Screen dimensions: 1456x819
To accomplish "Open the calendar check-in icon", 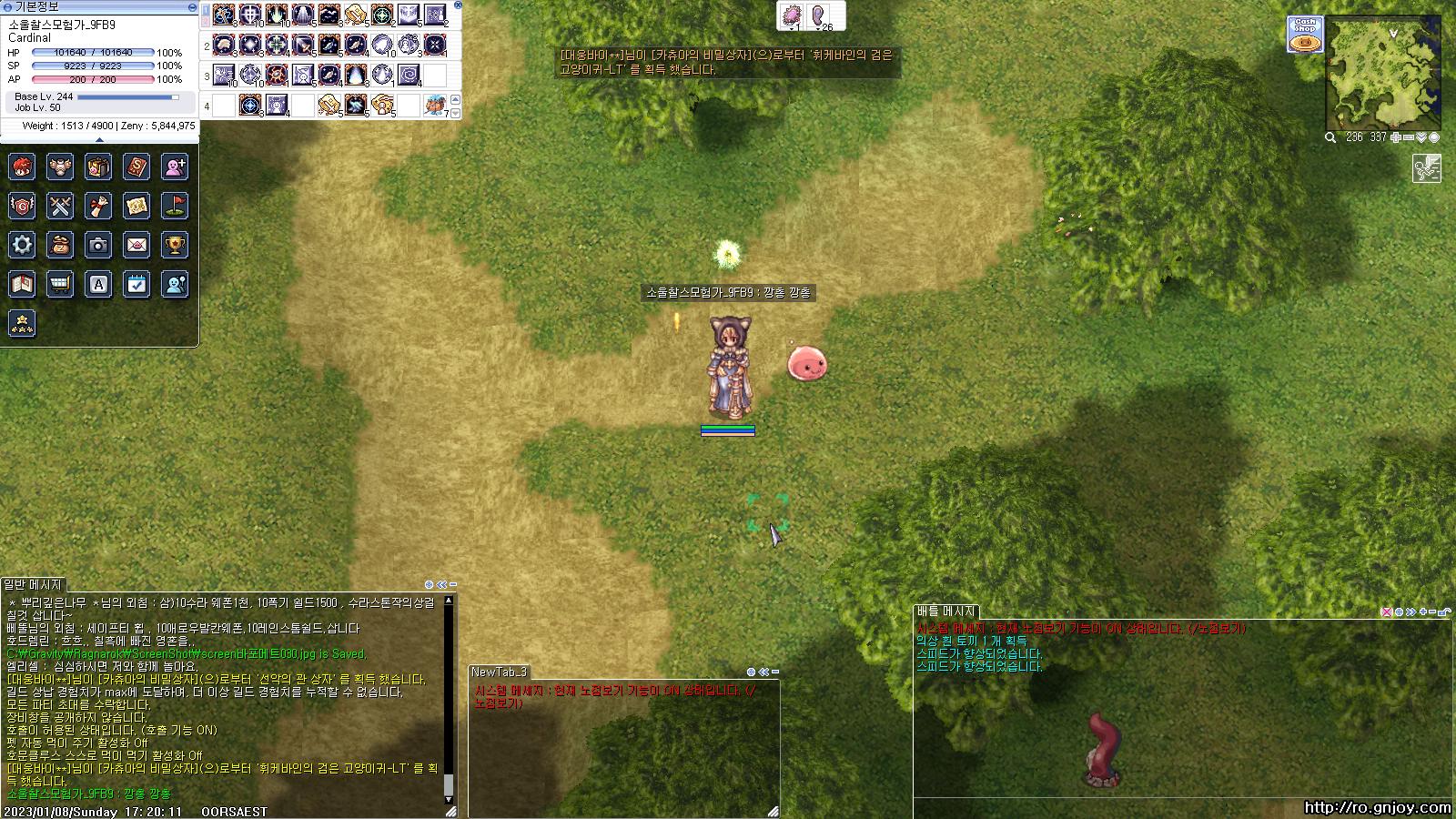I will (x=136, y=284).
